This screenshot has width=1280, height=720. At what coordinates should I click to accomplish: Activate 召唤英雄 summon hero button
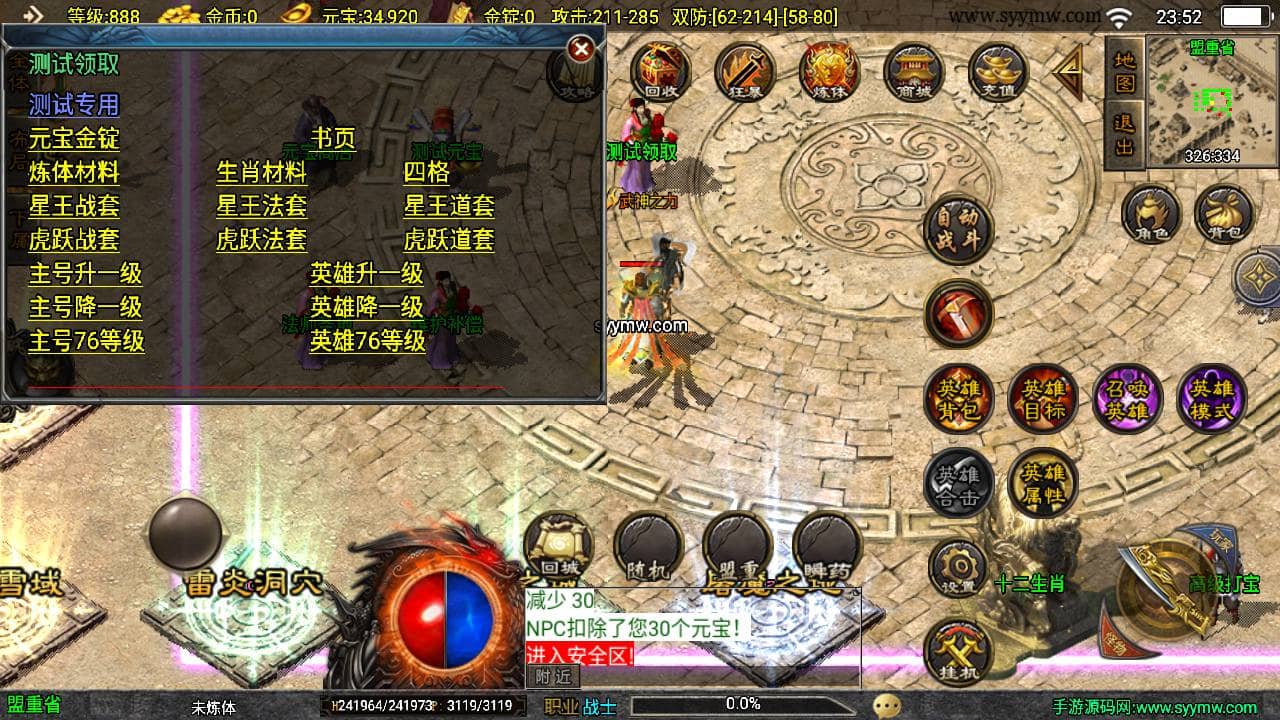pos(1127,399)
